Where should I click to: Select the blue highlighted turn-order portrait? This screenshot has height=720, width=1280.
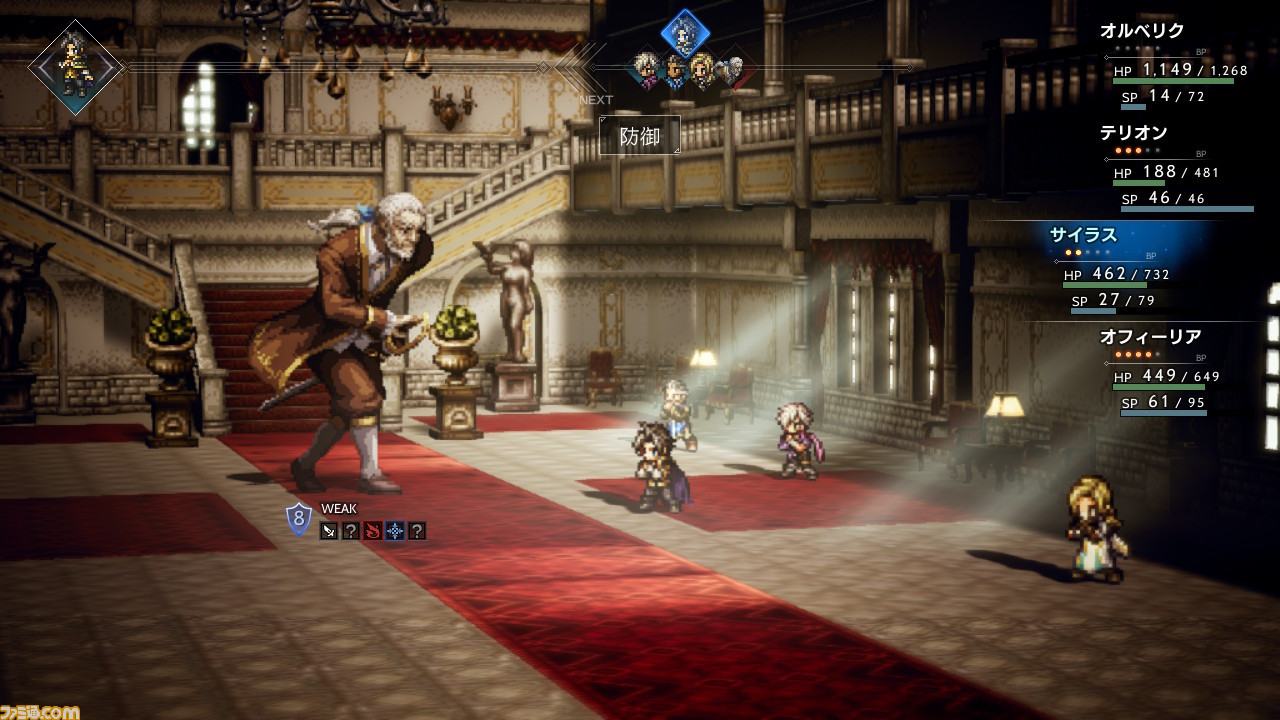click(x=685, y=34)
